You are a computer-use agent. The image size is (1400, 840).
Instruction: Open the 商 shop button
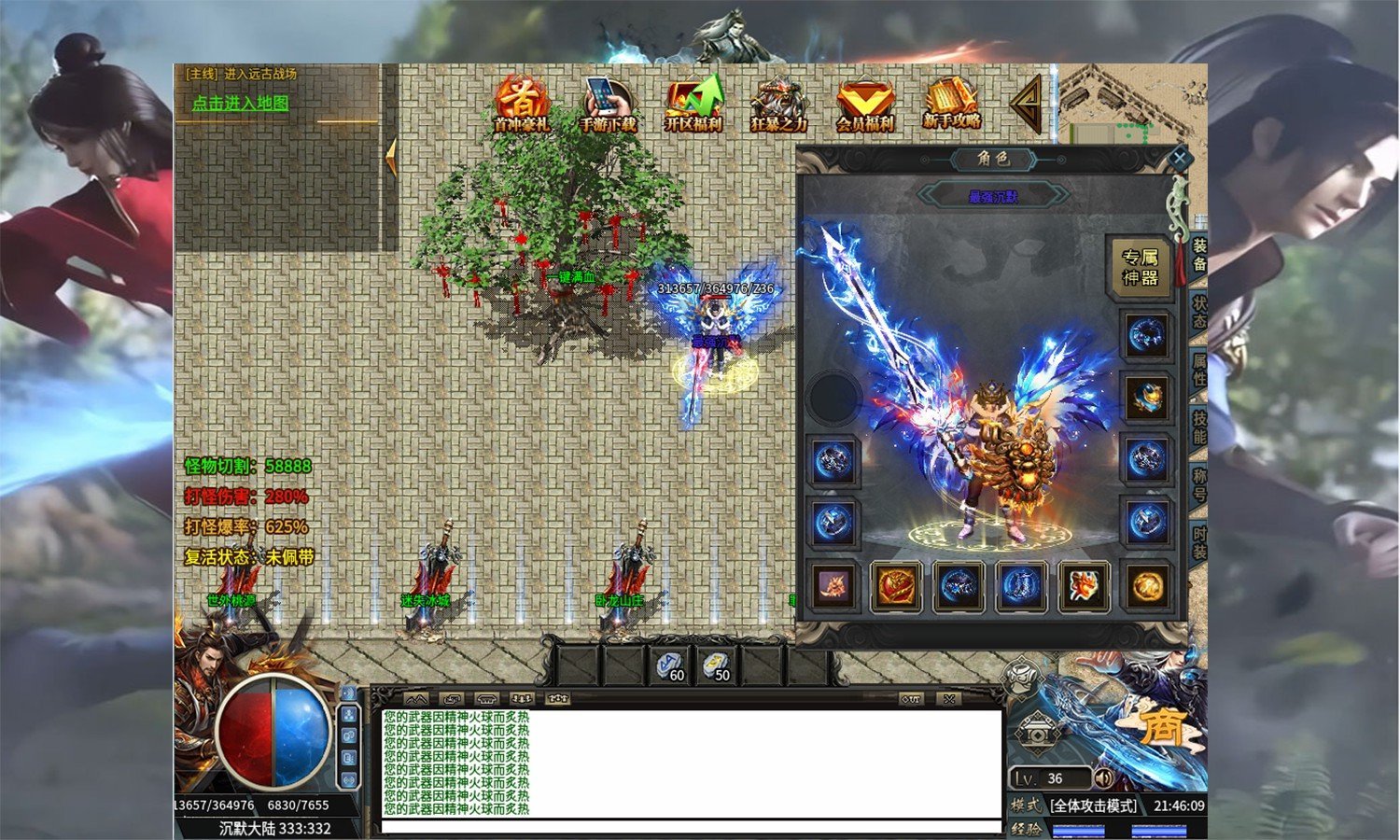coord(1163,725)
